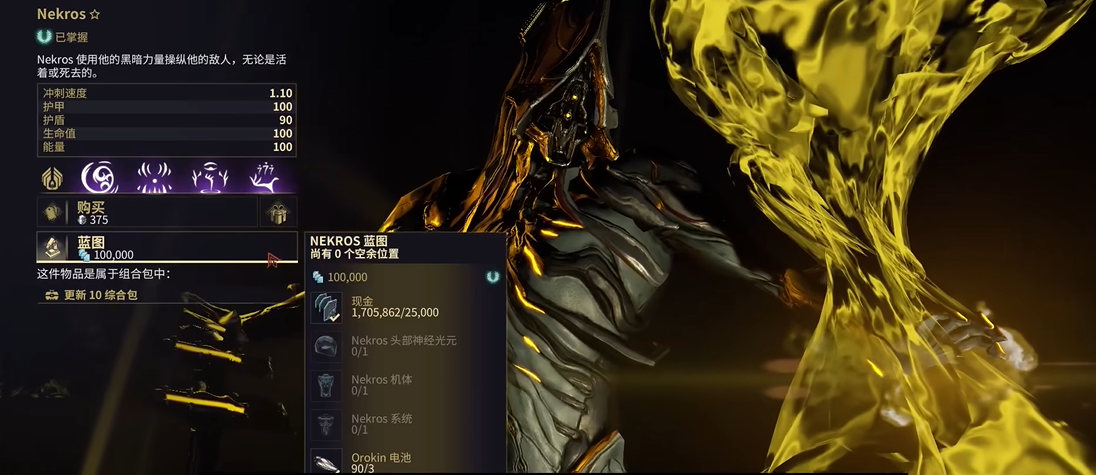Select the Nekros Chassis component row
Image resolution: width=1096 pixels, height=475 pixels.
[405, 385]
